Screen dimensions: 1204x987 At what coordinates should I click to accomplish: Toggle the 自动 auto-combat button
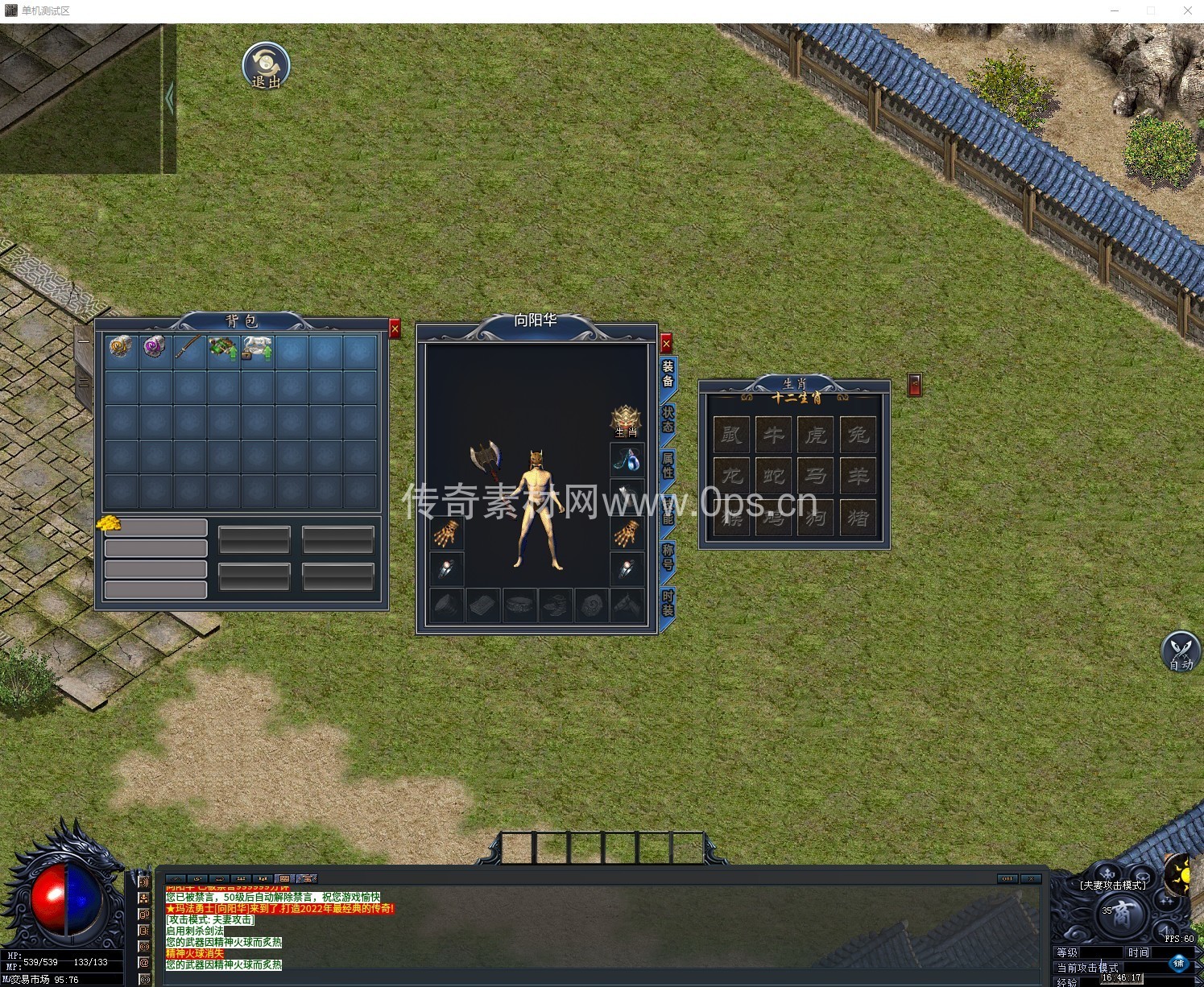point(1181,651)
